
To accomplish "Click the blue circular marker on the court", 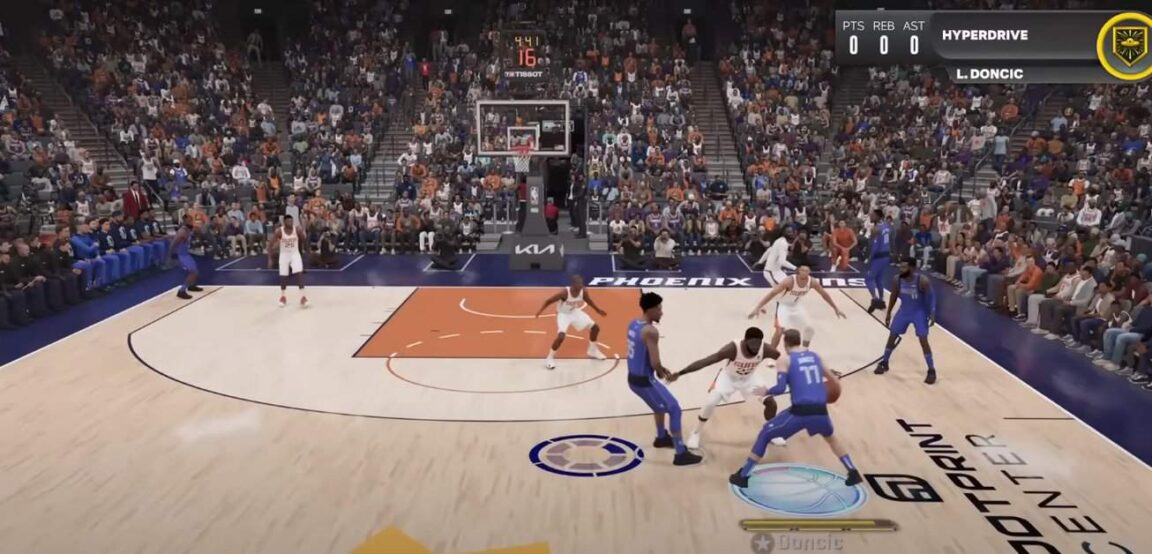I will click(x=586, y=455).
